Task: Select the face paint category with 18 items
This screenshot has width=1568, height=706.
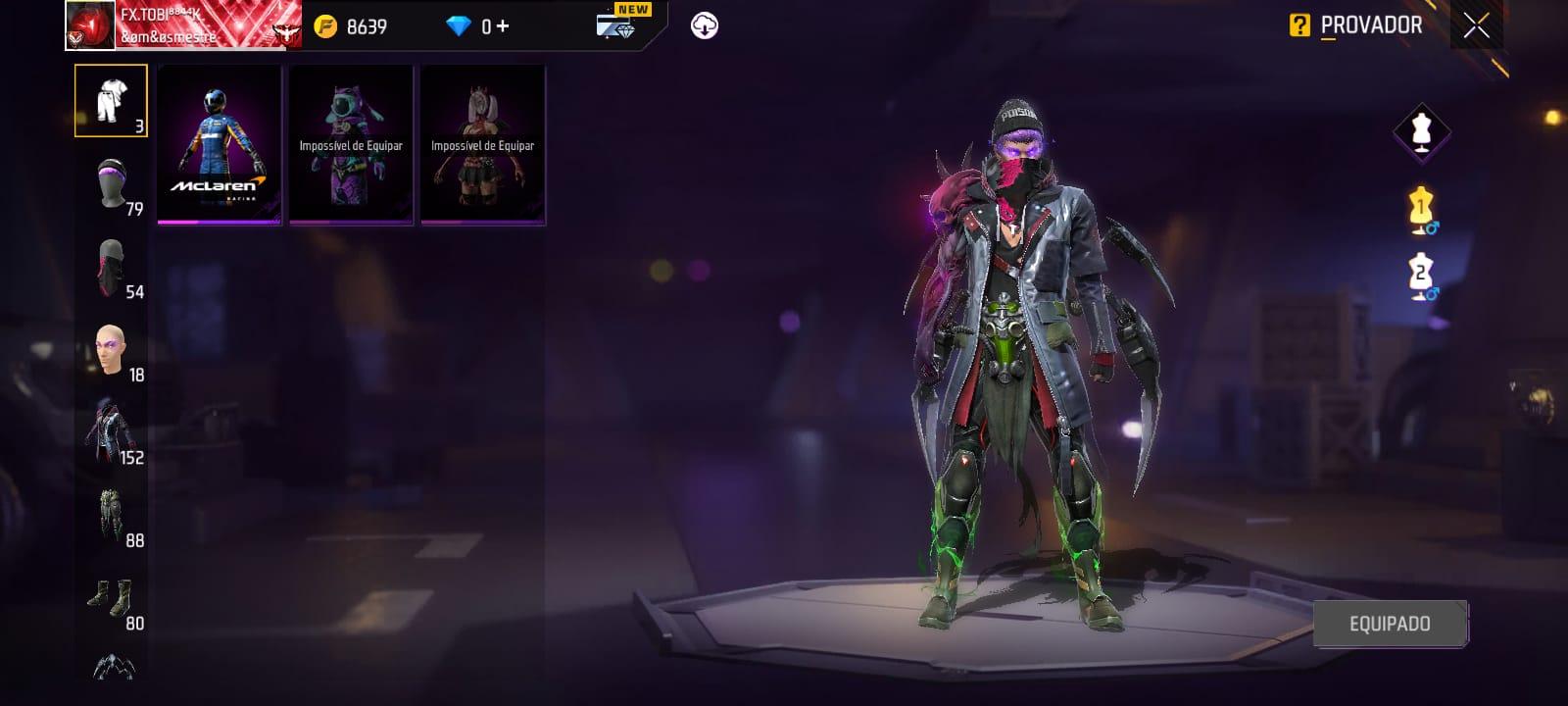Action: click(113, 350)
